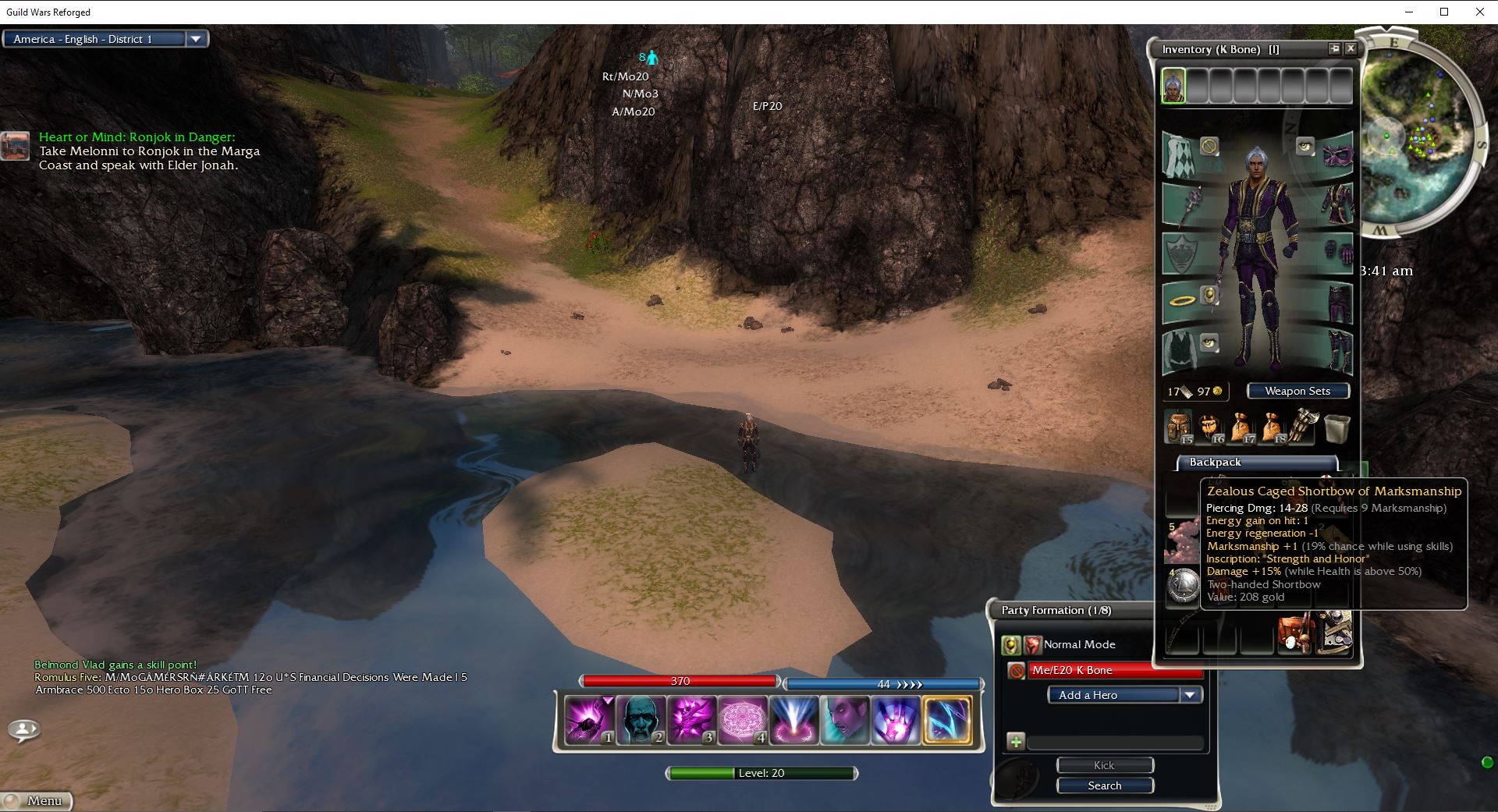Activate the glowing hand skill
This screenshot has height=812, width=1498.
click(x=895, y=719)
